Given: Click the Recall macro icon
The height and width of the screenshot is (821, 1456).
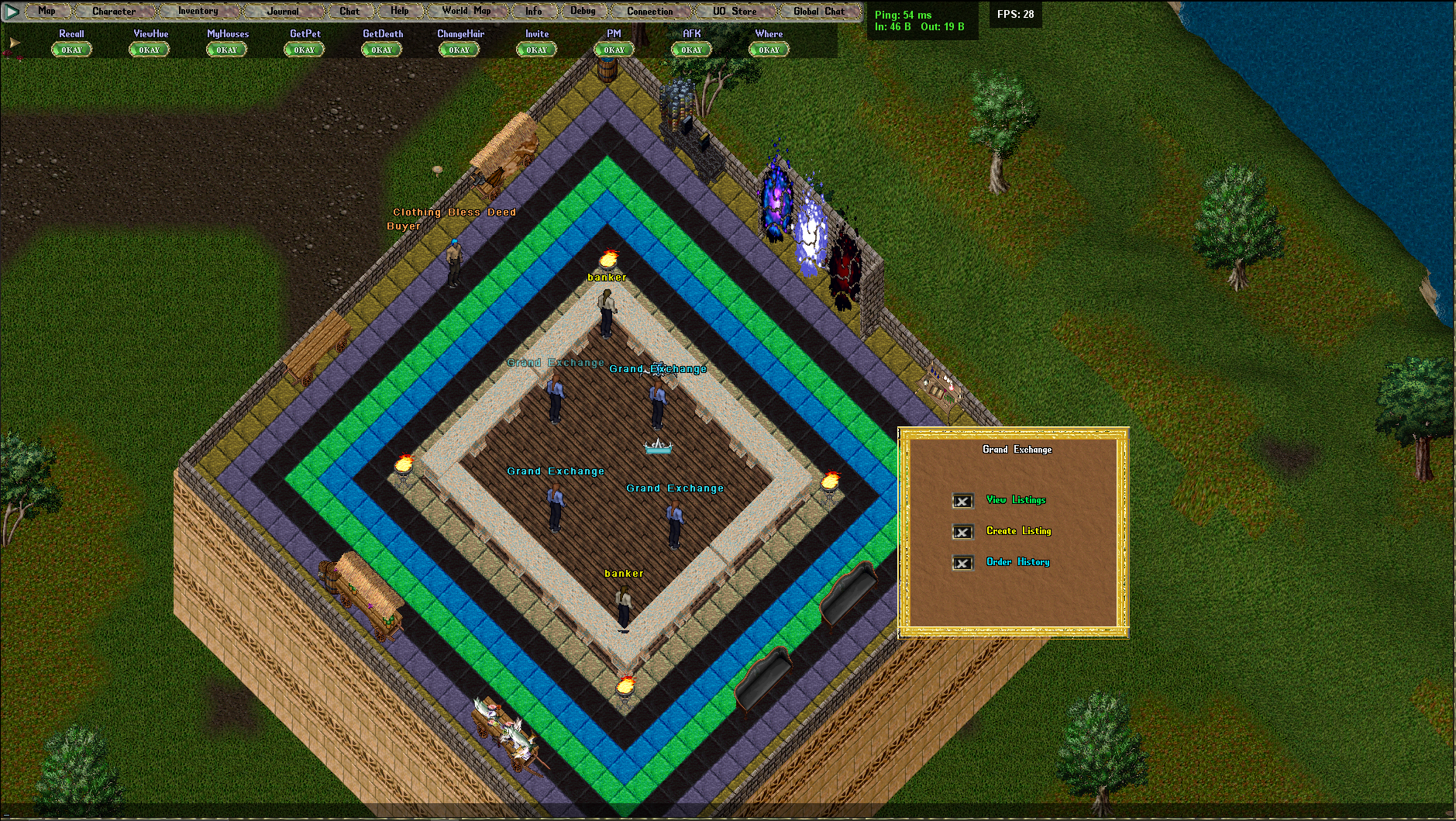Looking at the screenshot, I should (71, 49).
